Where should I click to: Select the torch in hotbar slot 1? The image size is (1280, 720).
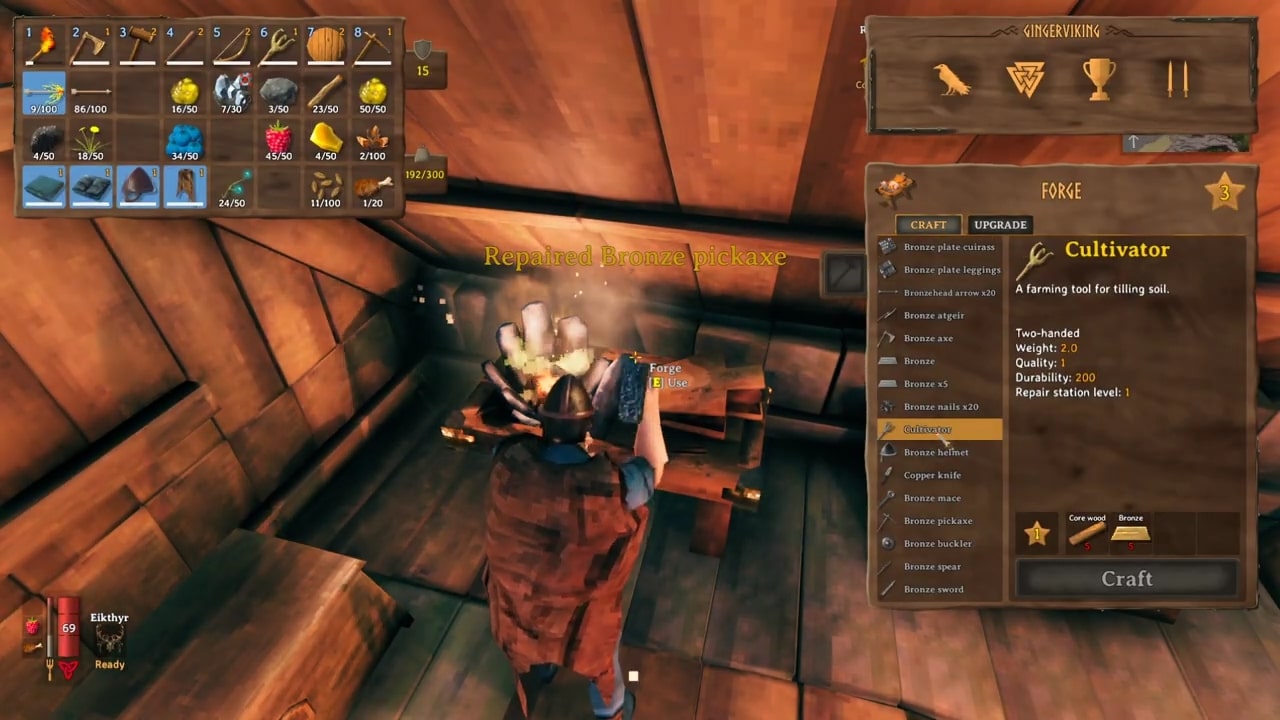[44, 45]
